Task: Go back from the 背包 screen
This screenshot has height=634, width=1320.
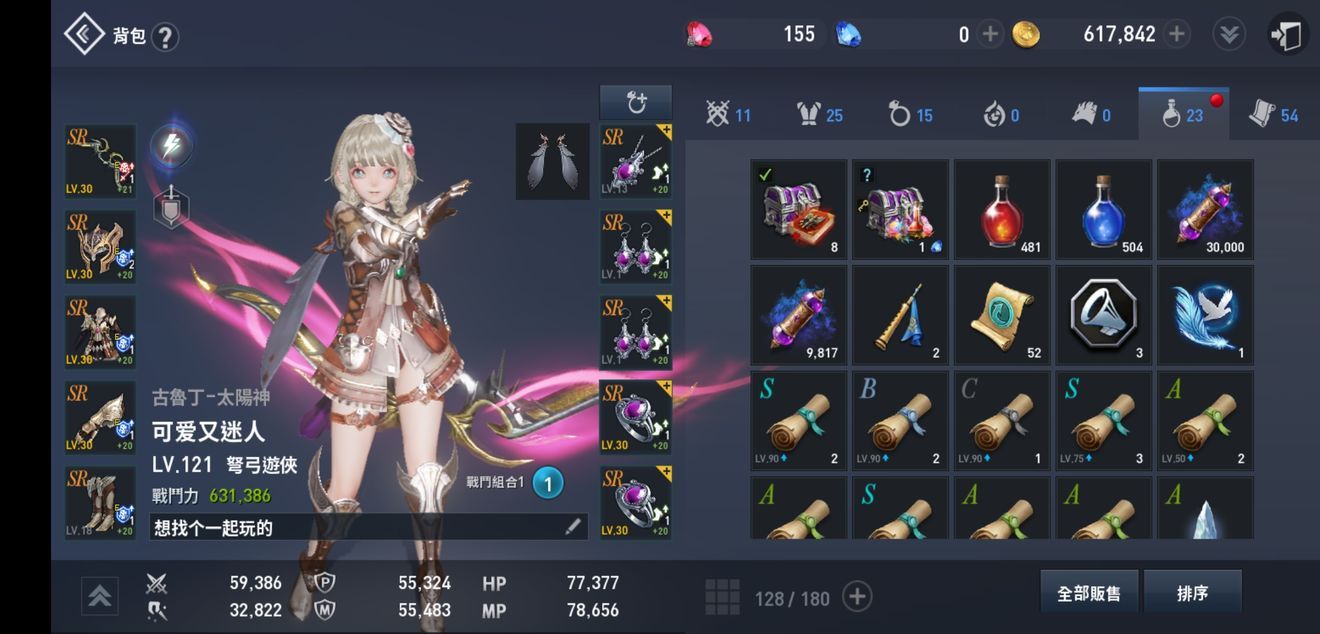Action: coord(84,35)
